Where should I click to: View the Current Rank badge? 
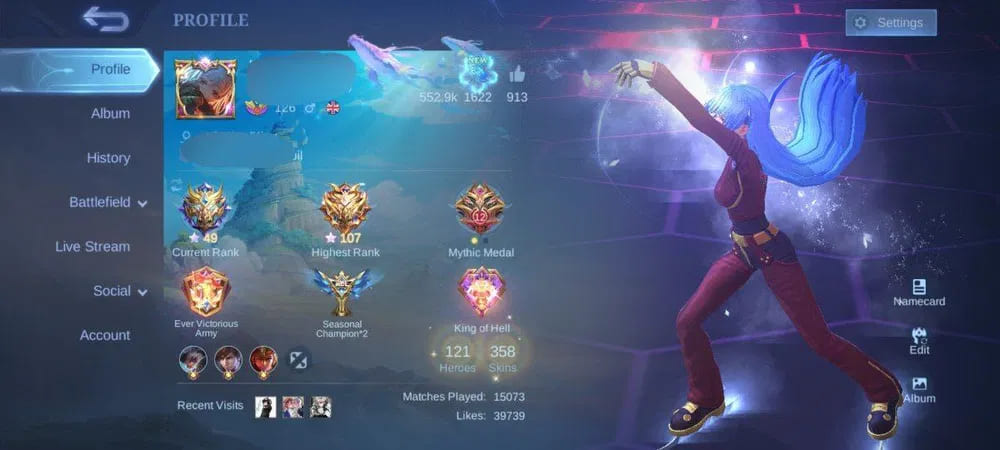click(x=205, y=210)
